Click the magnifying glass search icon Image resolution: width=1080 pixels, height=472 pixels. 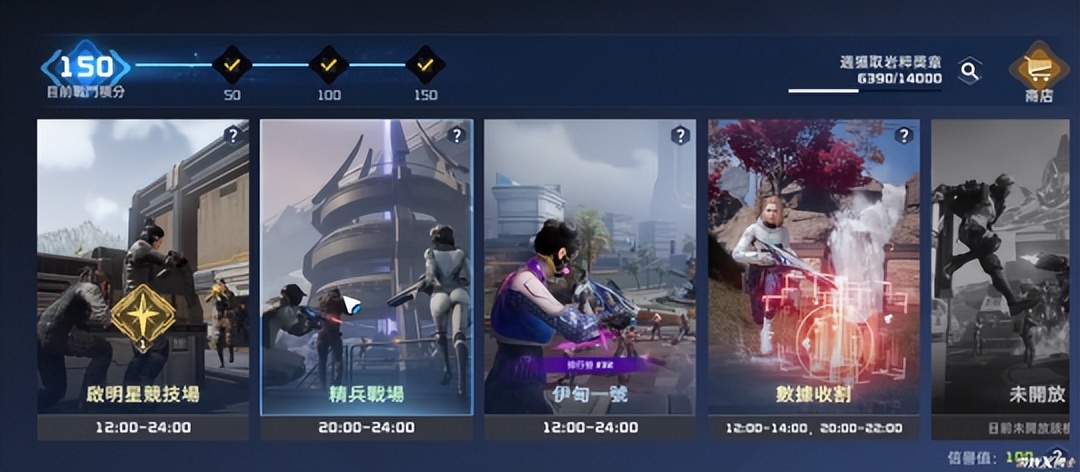[x=968, y=70]
